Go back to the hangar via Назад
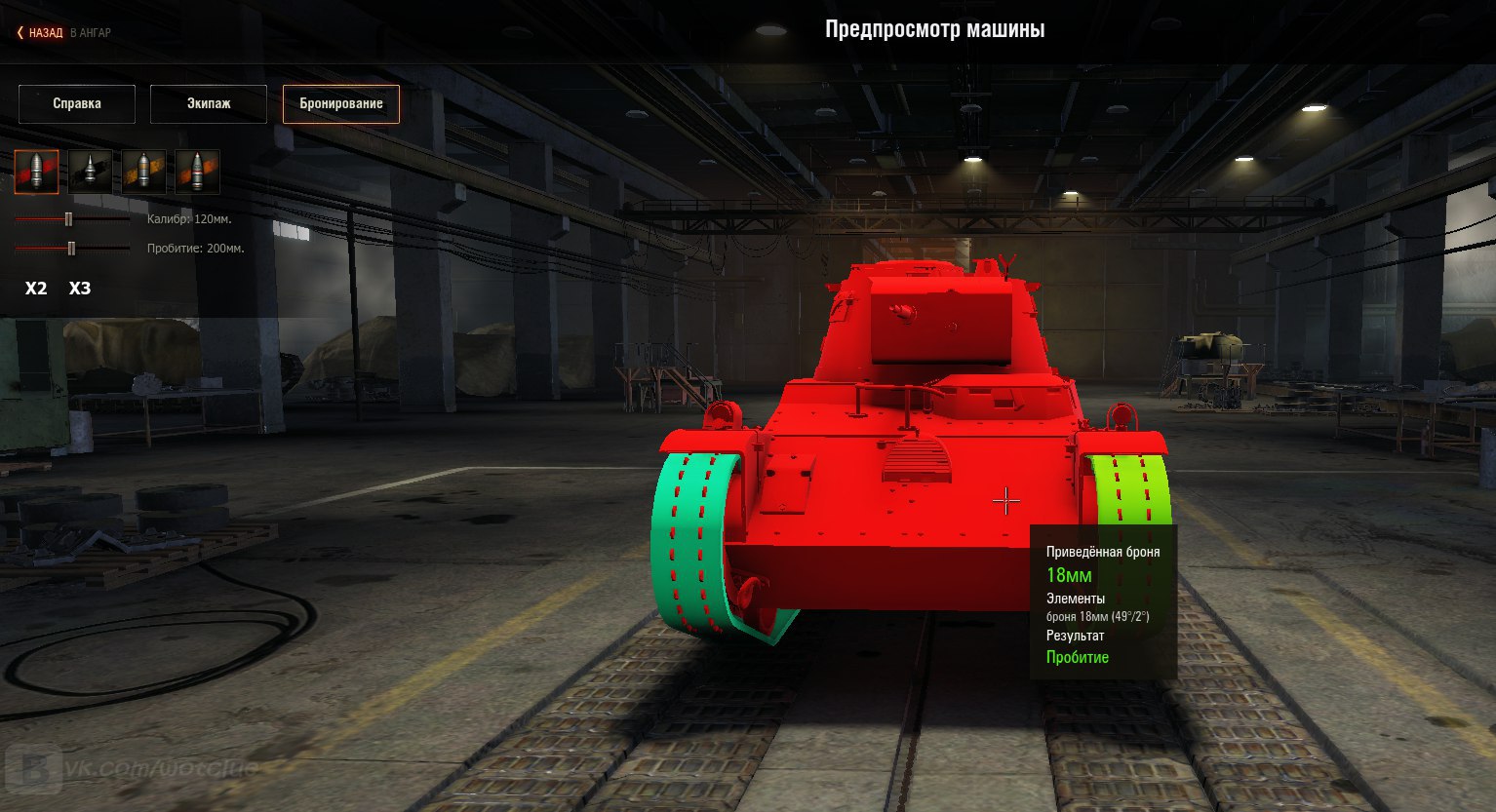This screenshot has height=812, width=1496. click(44, 32)
